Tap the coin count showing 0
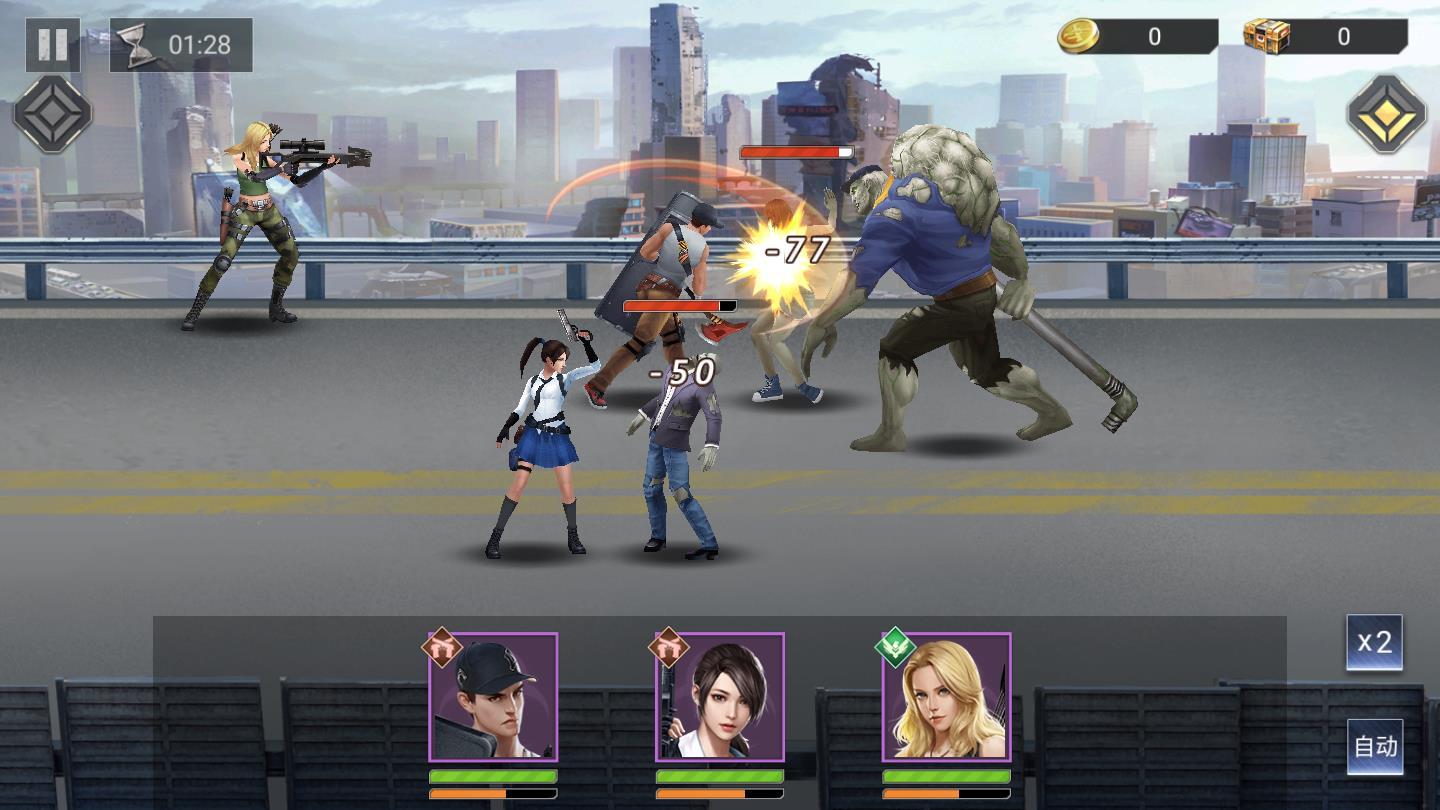The height and width of the screenshot is (810, 1440). click(1155, 34)
